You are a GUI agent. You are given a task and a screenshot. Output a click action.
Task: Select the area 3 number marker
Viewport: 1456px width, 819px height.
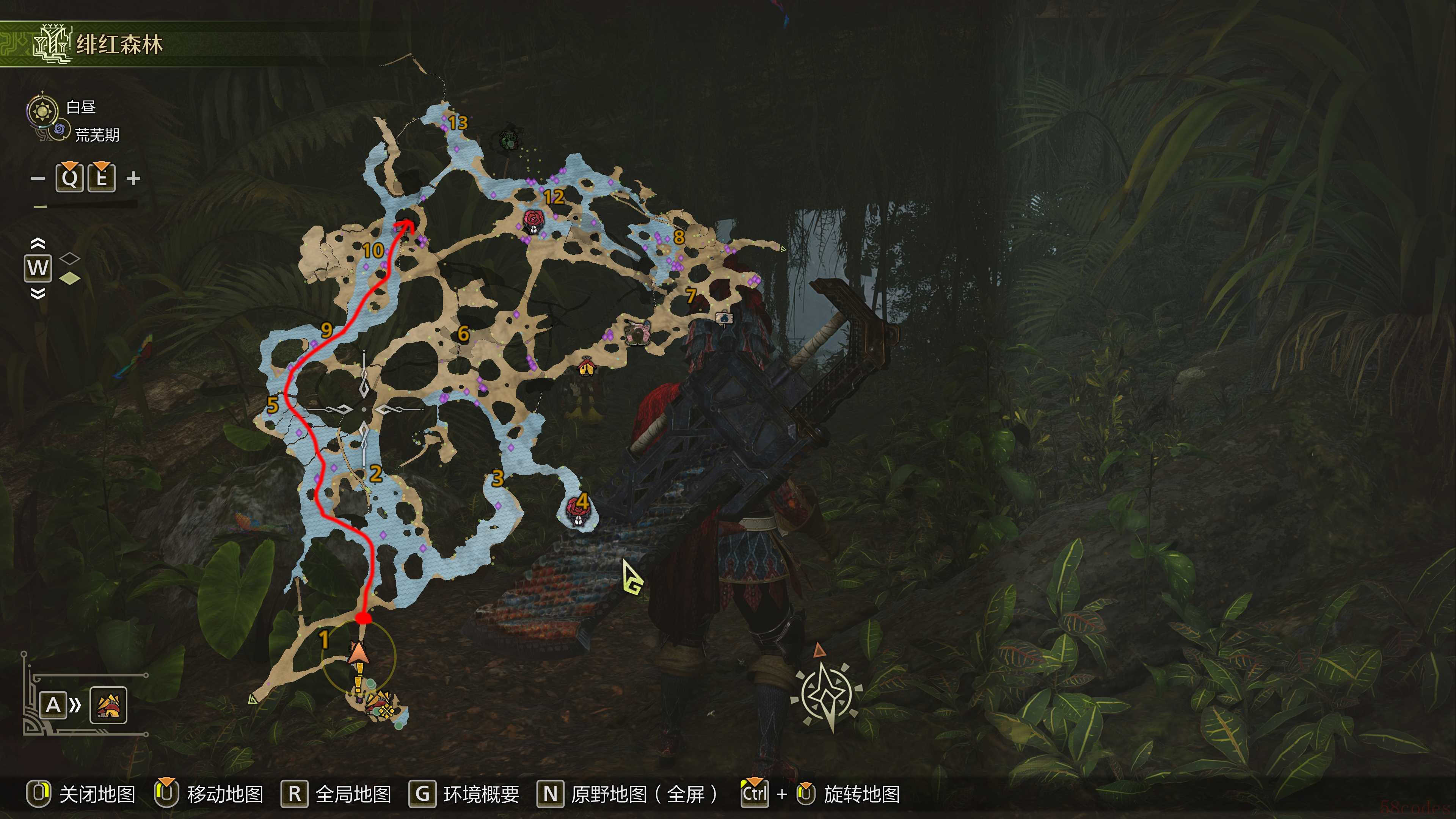click(497, 478)
